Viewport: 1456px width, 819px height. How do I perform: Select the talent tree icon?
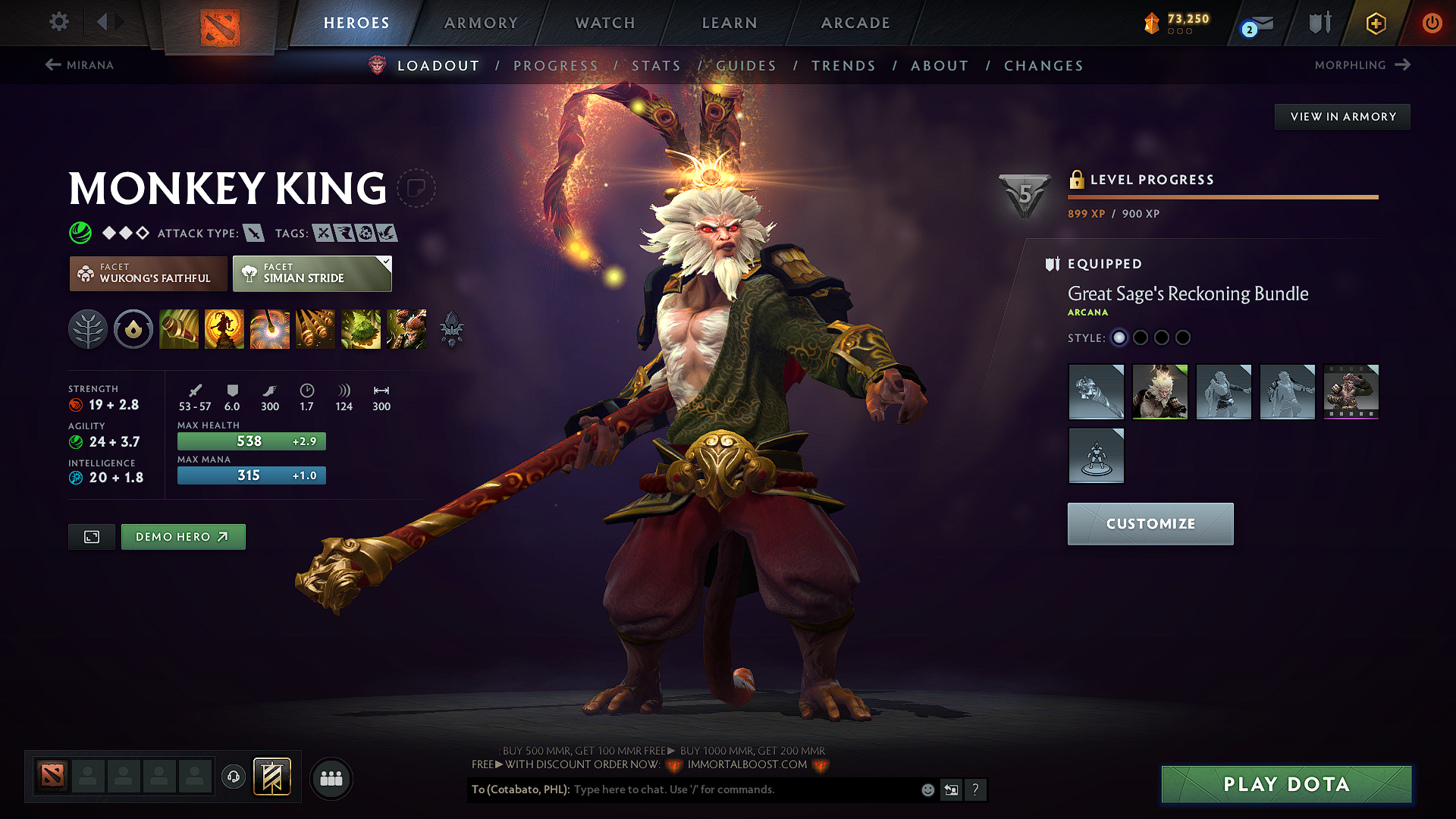point(87,329)
